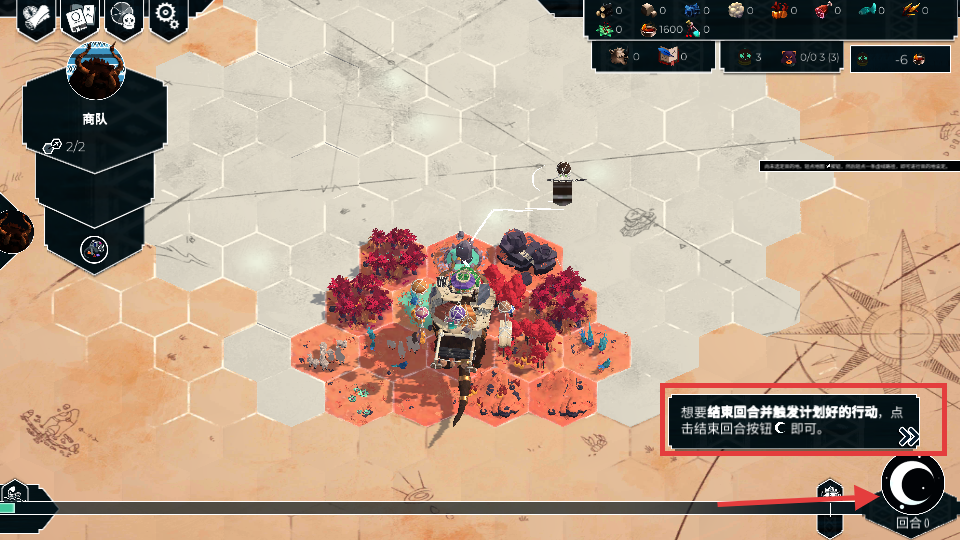The height and width of the screenshot is (540, 960).
Task: Advance the tutorial with the double-arrow button
Action: (x=908, y=436)
